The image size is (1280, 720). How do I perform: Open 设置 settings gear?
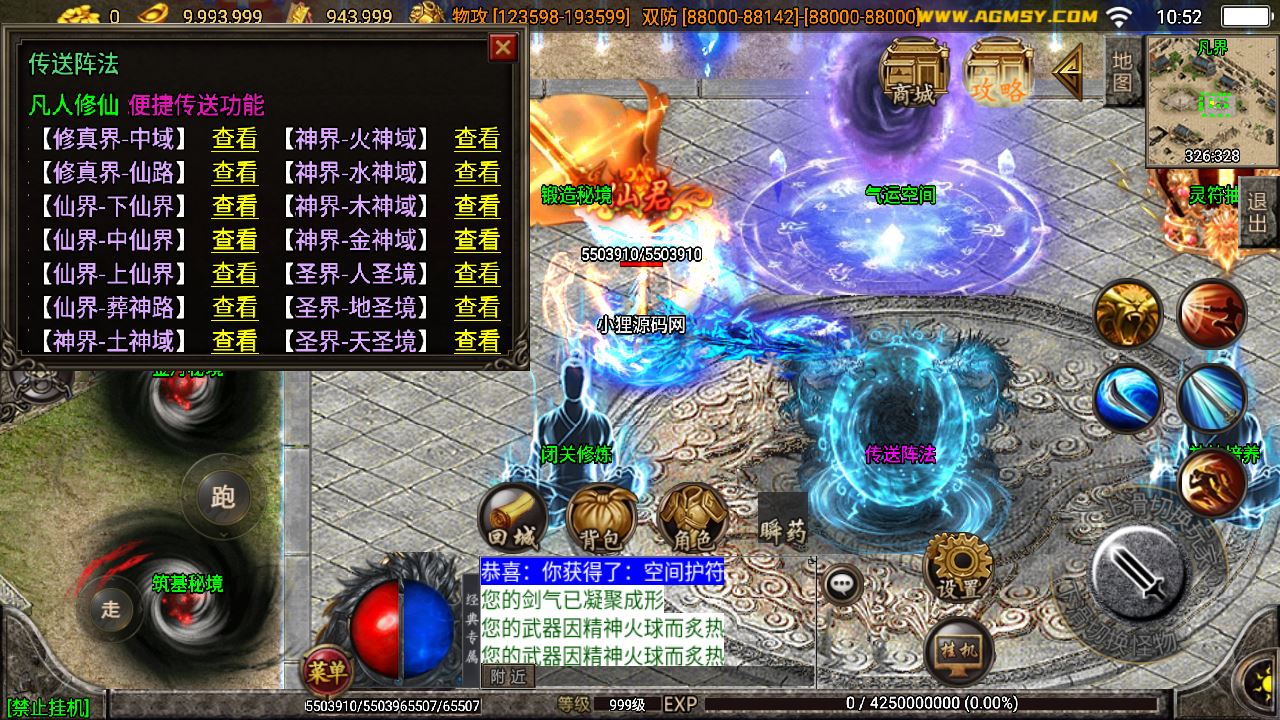click(959, 568)
